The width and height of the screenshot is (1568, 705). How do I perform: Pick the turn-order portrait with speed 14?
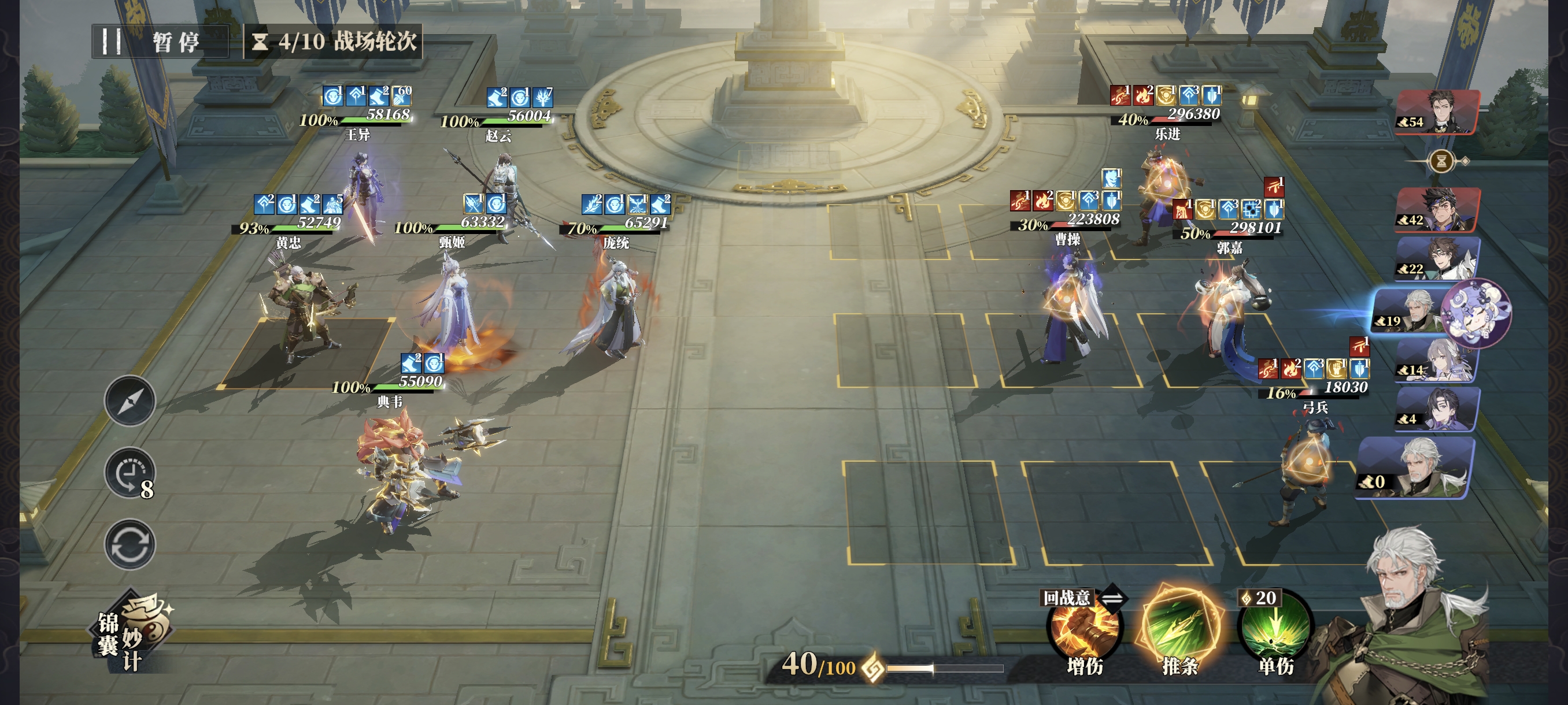point(1437,361)
